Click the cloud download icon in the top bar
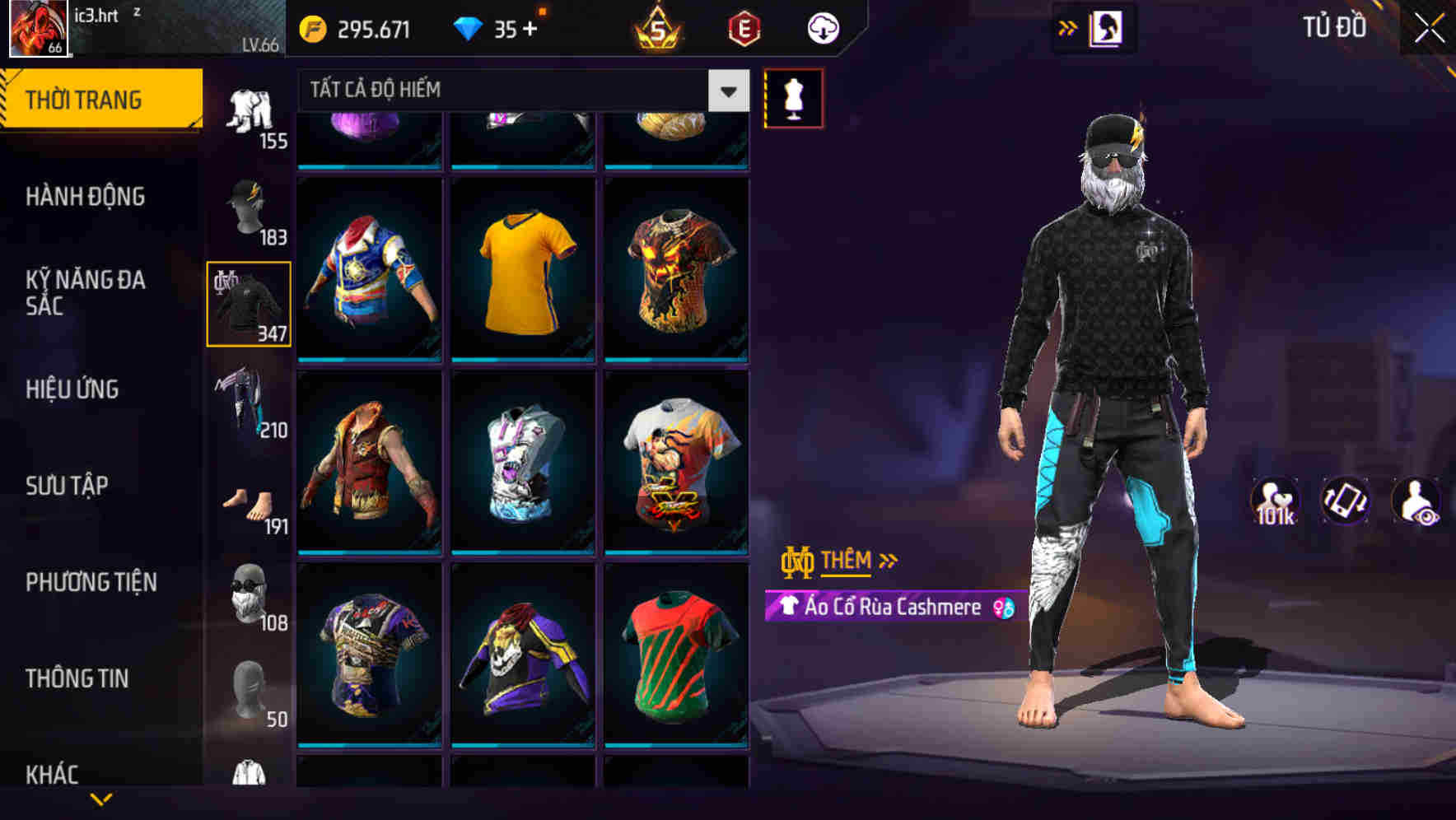The width and height of the screenshot is (1456, 820). click(x=822, y=27)
